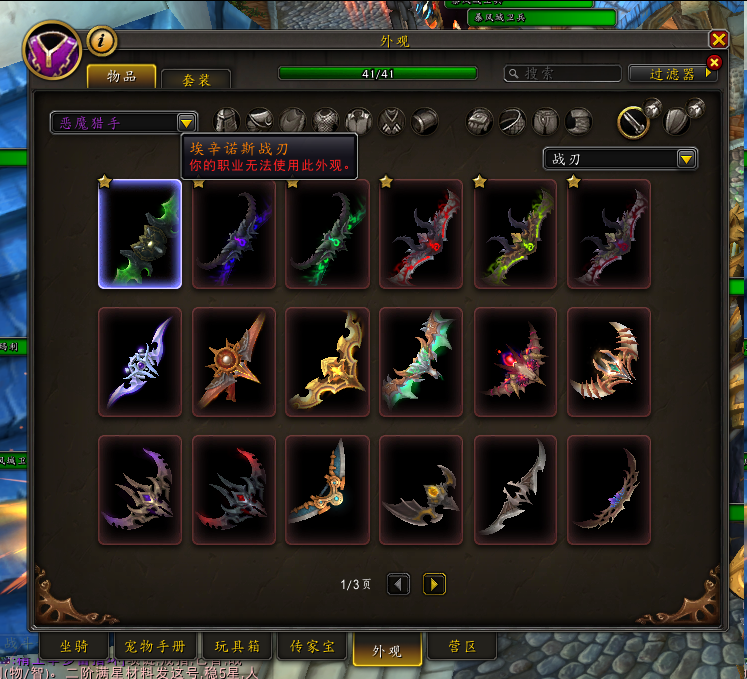Select the glaive with round bronze center

tap(234, 361)
